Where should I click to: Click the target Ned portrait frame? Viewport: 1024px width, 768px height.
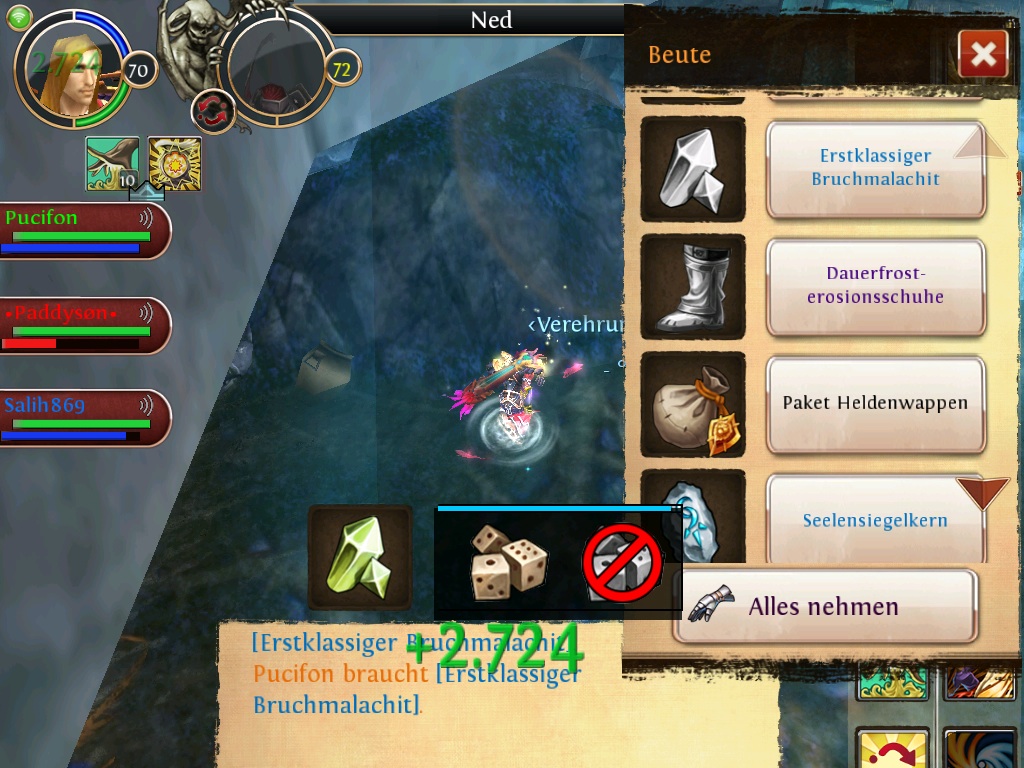coord(275,70)
